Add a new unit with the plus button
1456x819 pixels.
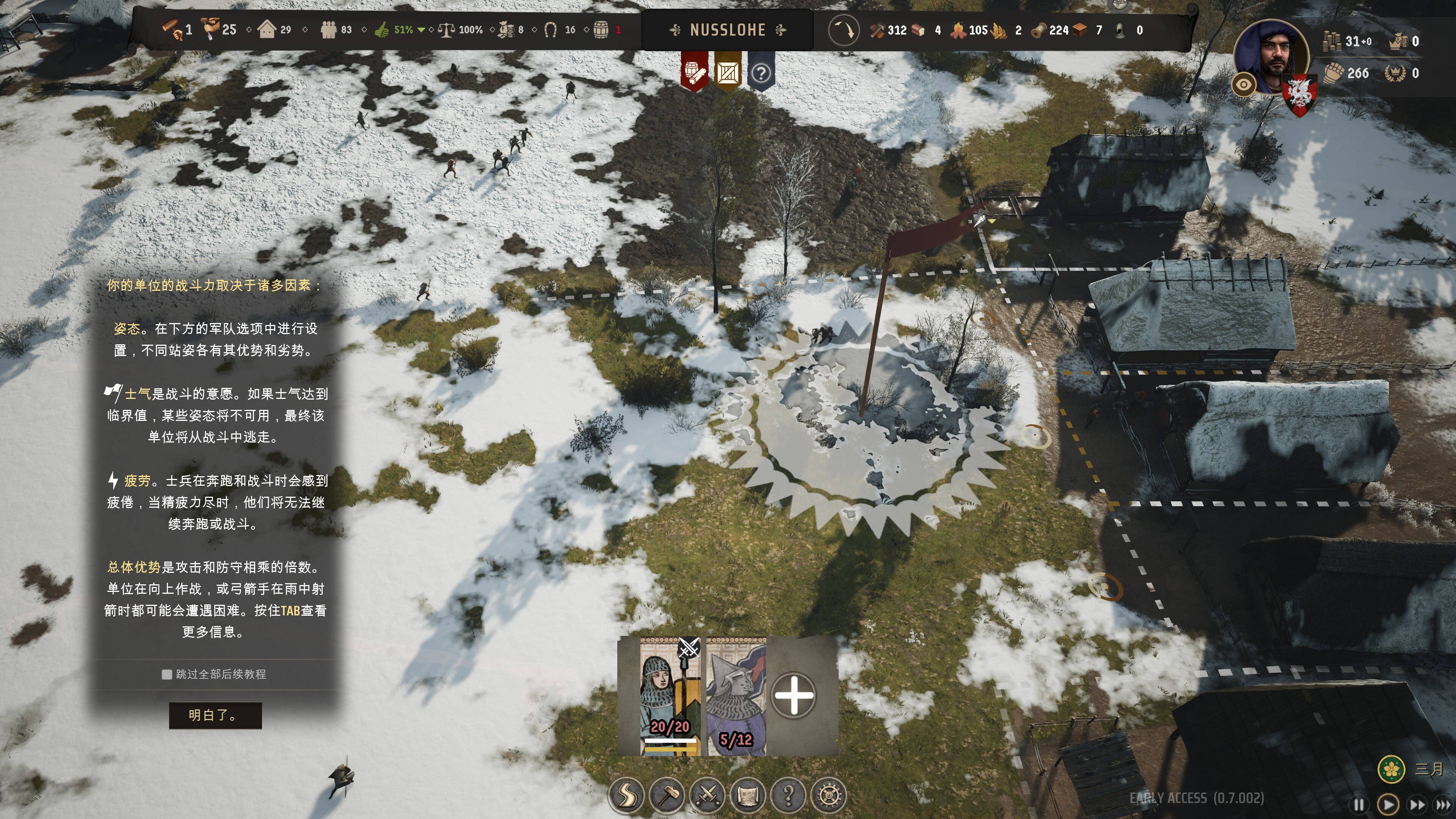point(794,695)
